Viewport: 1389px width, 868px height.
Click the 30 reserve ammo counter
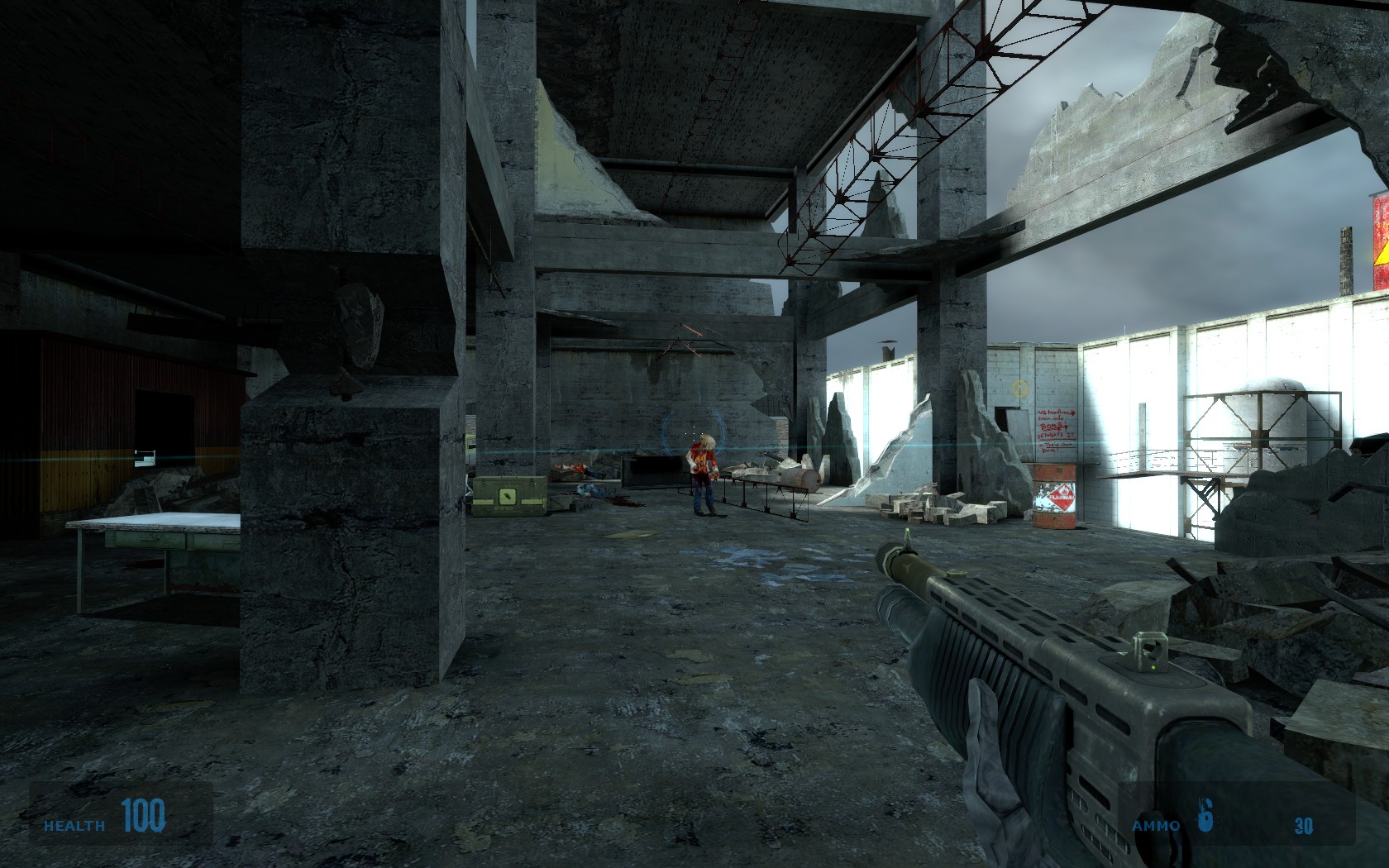(1302, 824)
